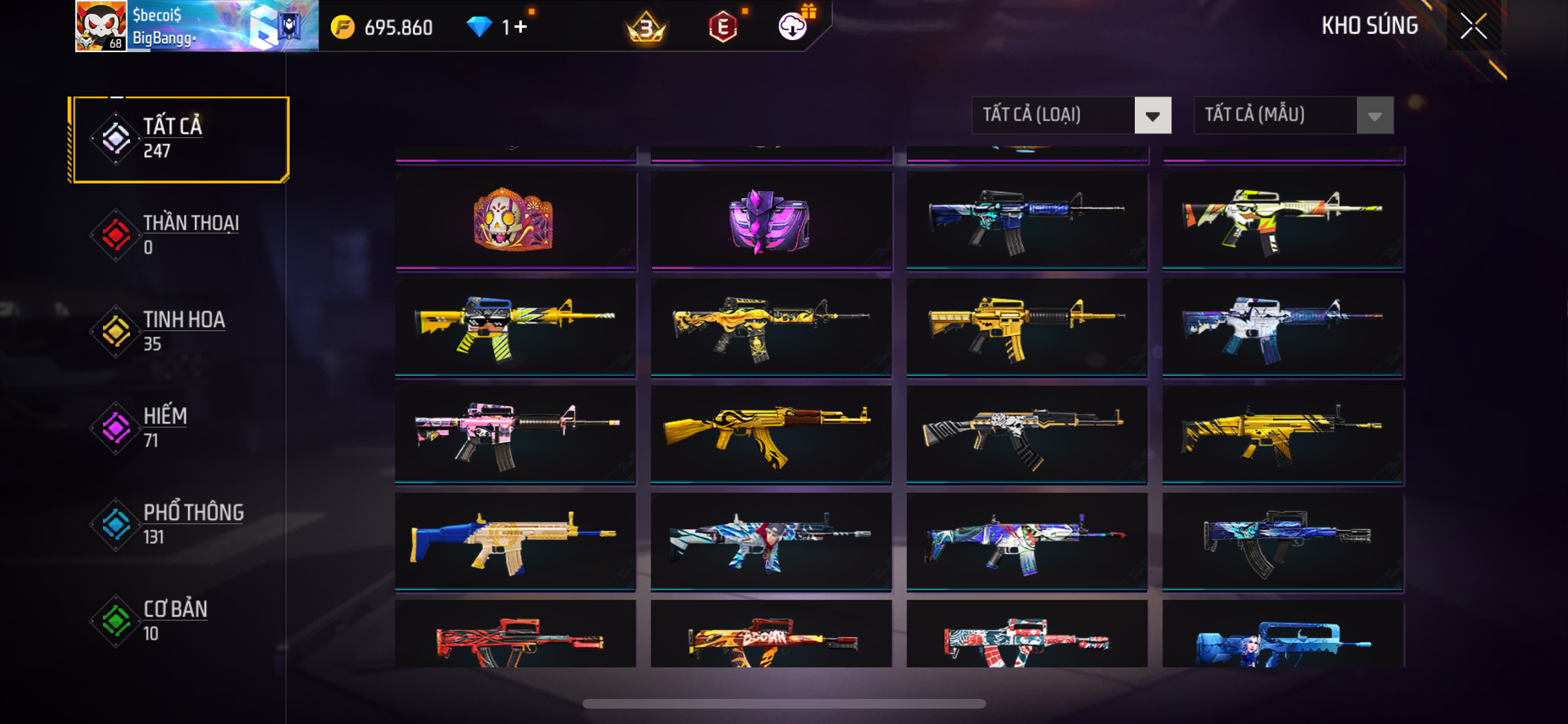
Task: Open the player profile avatar
Action: pos(101,26)
